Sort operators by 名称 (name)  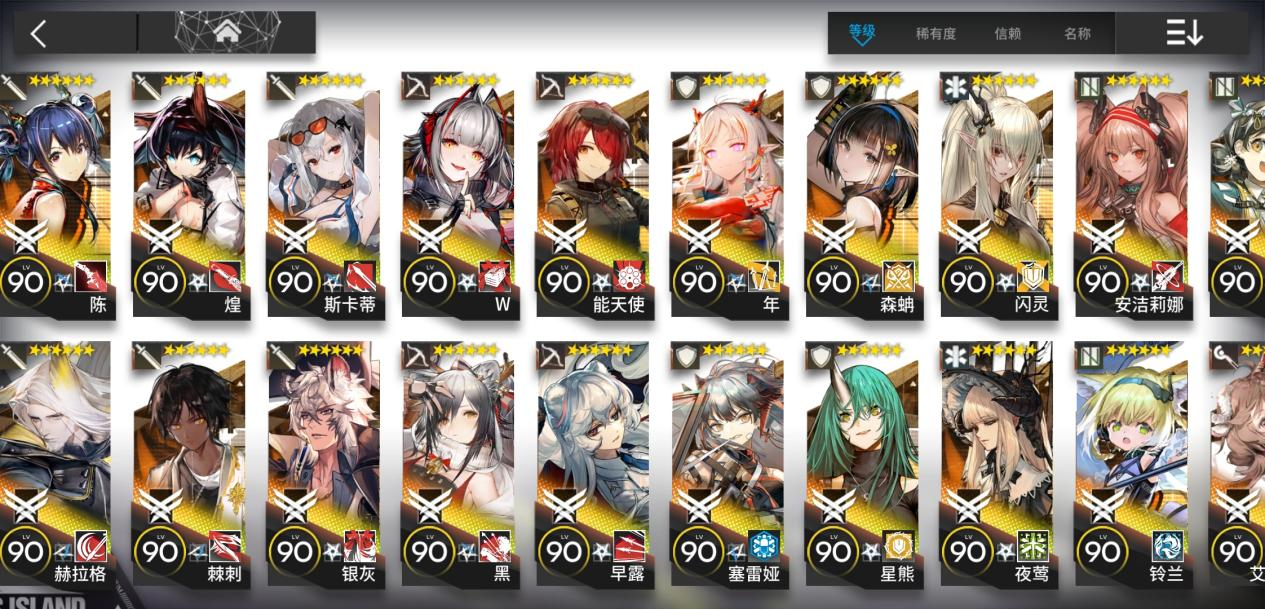click(x=1077, y=33)
